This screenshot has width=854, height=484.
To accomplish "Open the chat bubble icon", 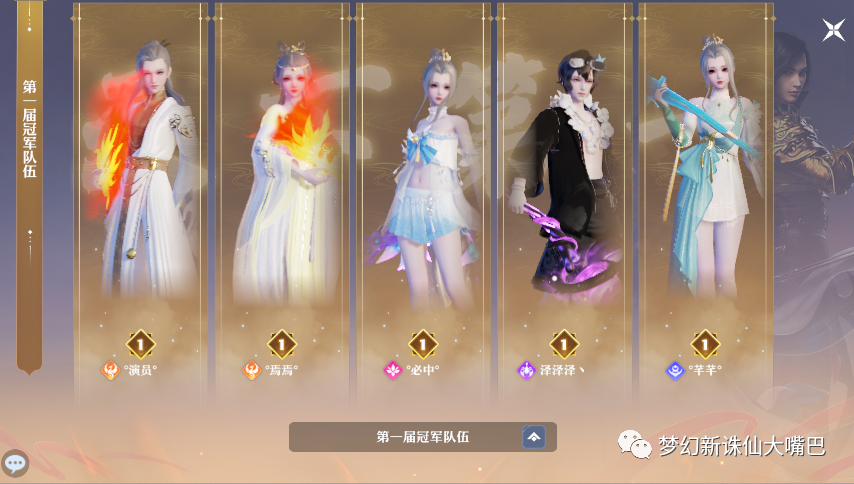I will coord(15,463).
